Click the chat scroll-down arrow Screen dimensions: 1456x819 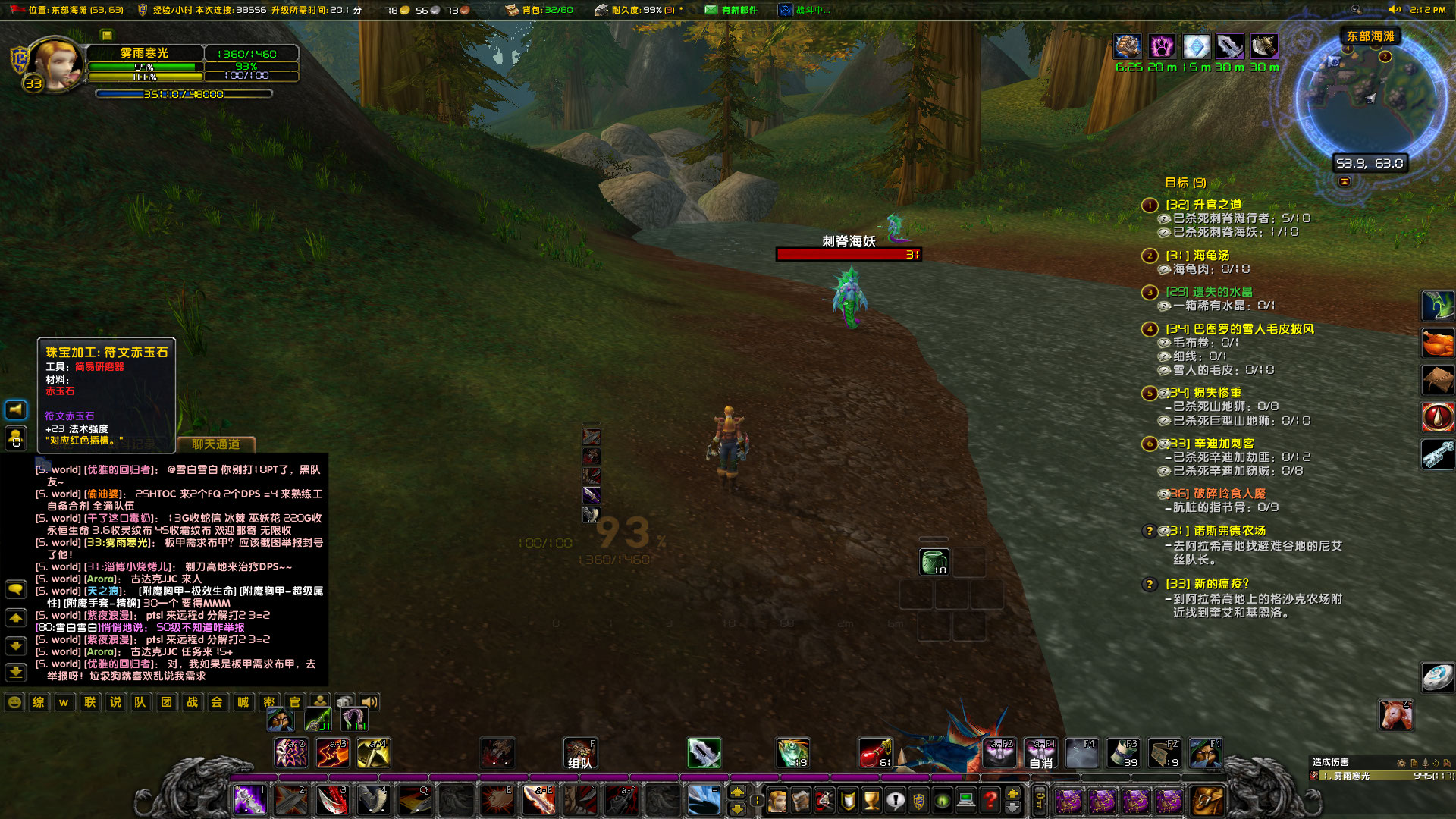click(15, 647)
